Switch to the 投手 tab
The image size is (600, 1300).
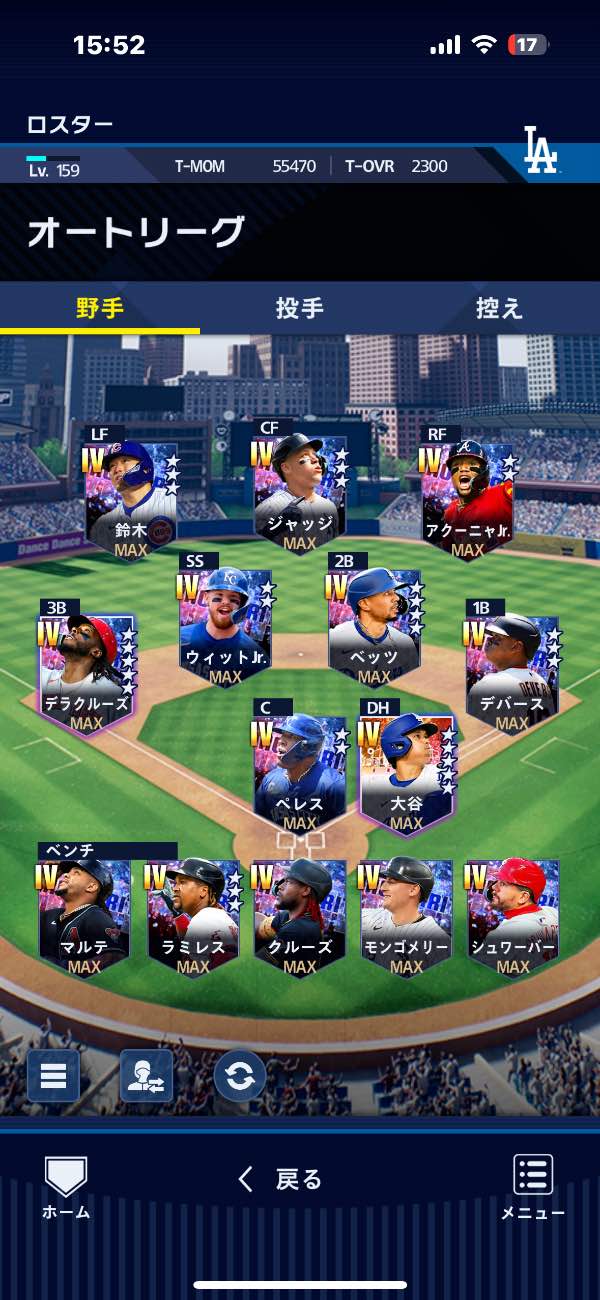[299, 308]
